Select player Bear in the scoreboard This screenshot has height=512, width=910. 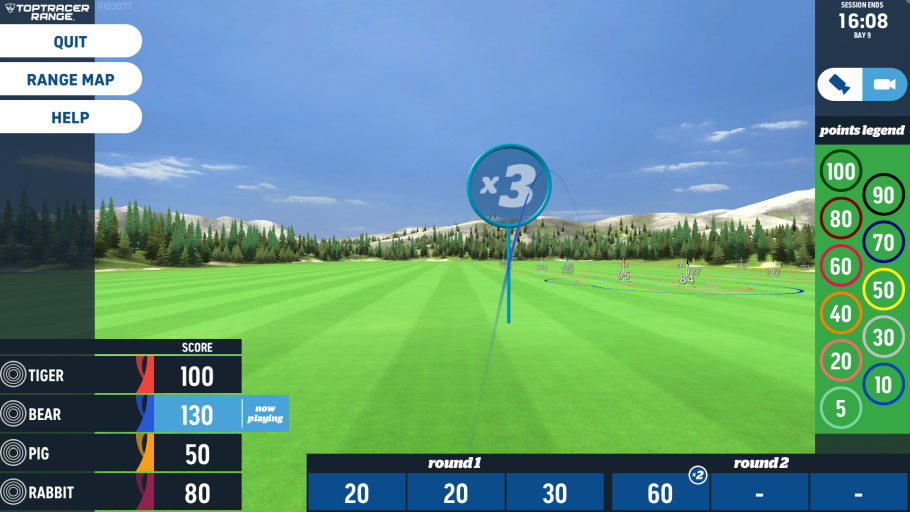tap(120, 414)
